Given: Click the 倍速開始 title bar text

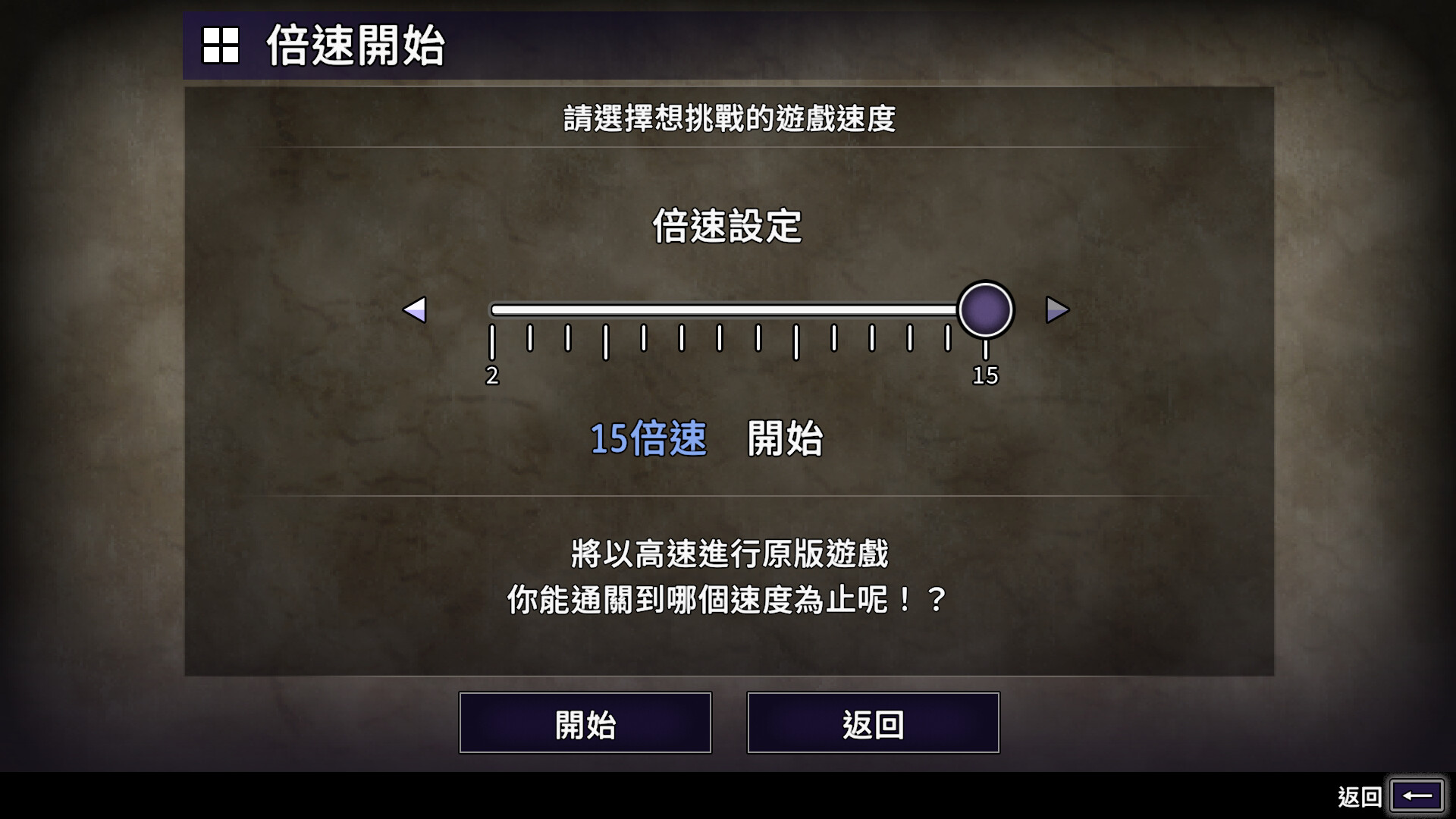Looking at the screenshot, I should tap(356, 47).
